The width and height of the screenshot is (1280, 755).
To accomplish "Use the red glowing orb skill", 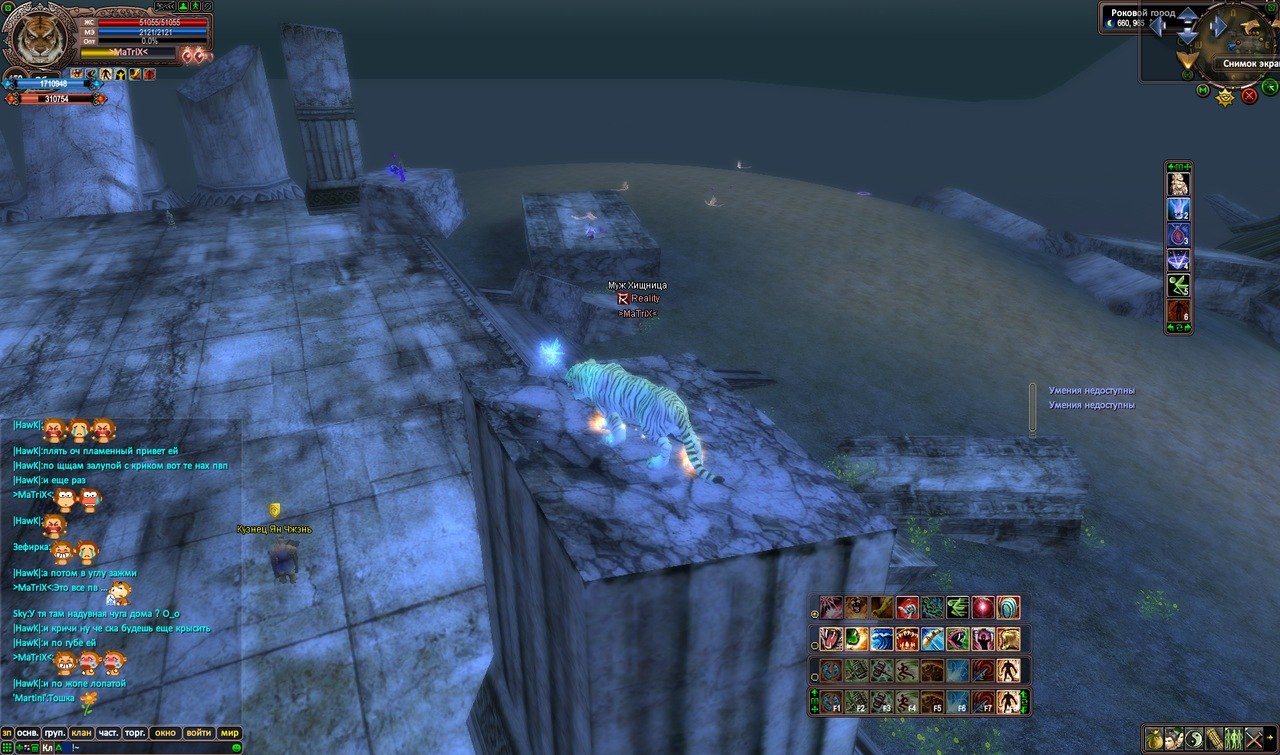I will [x=983, y=607].
